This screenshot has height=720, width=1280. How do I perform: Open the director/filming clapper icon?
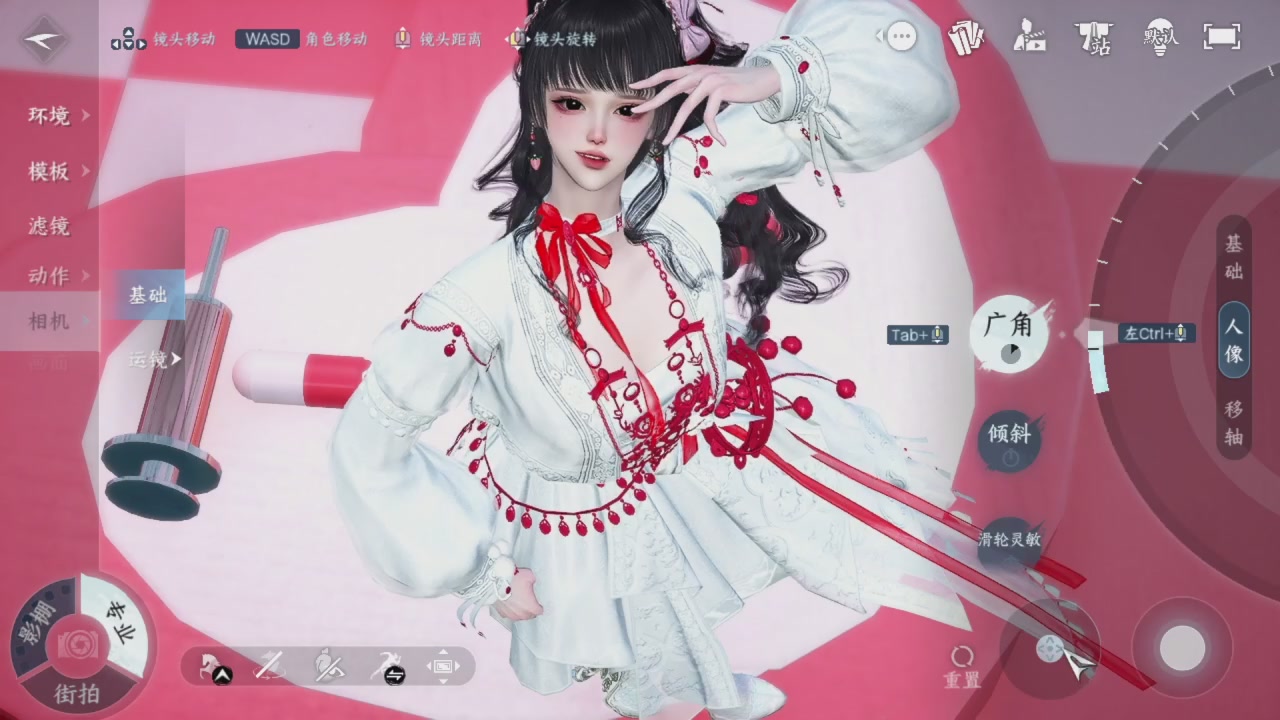click(x=1030, y=37)
